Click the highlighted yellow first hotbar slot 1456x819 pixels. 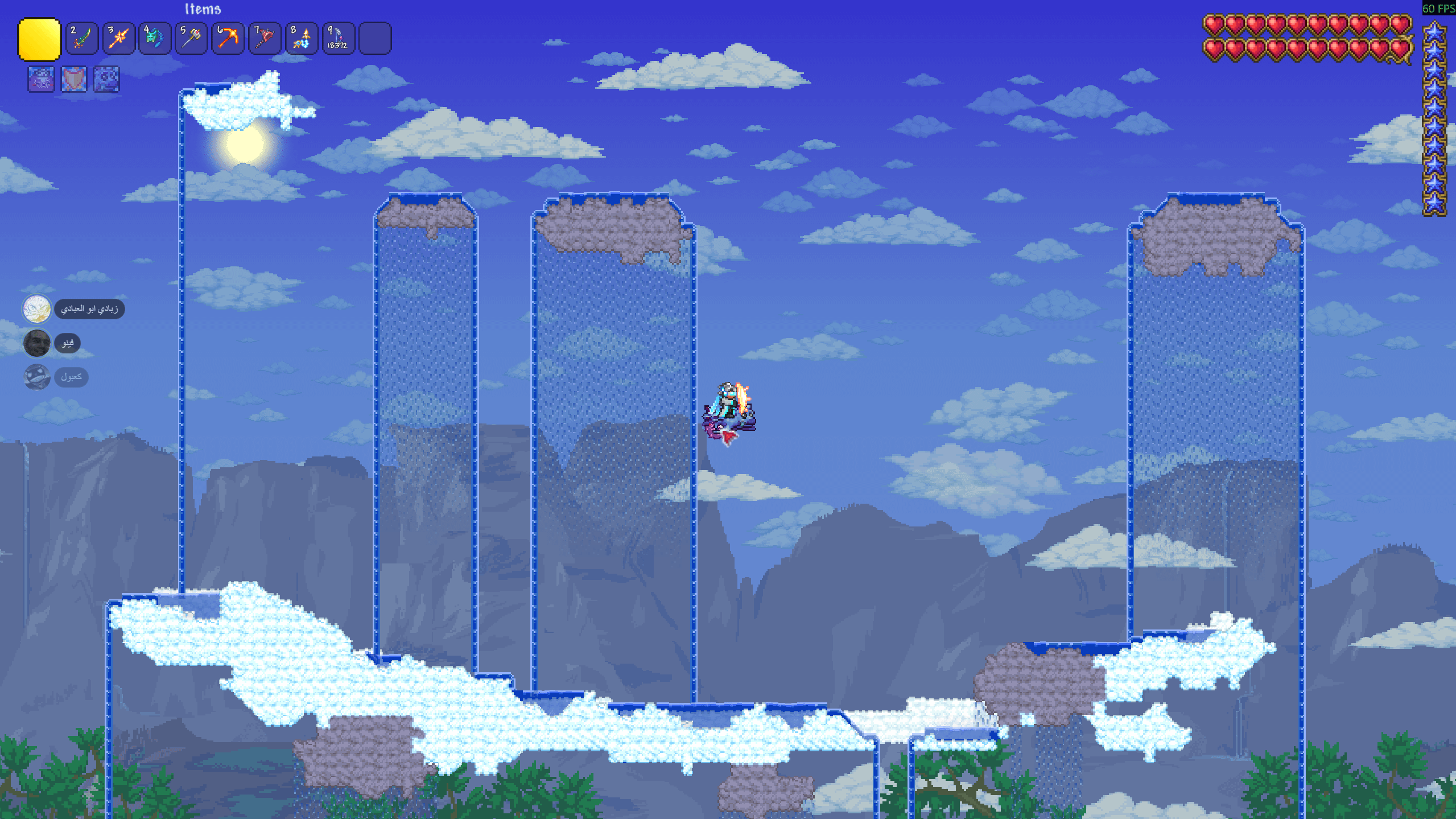tap(39, 39)
